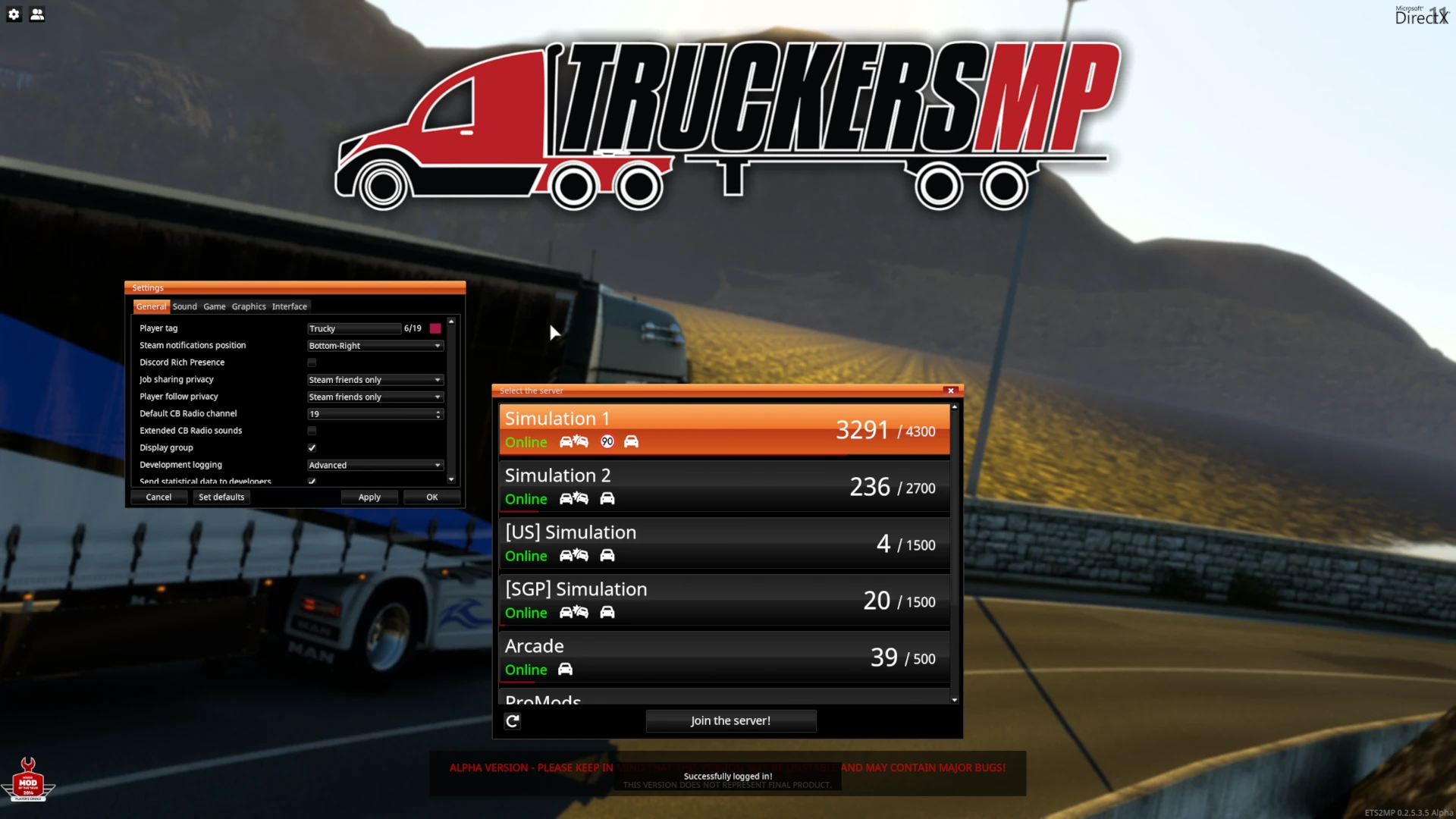Edit the Player tag text field
Image resolution: width=1456 pixels, height=819 pixels.
pyautogui.click(x=353, y=328)
